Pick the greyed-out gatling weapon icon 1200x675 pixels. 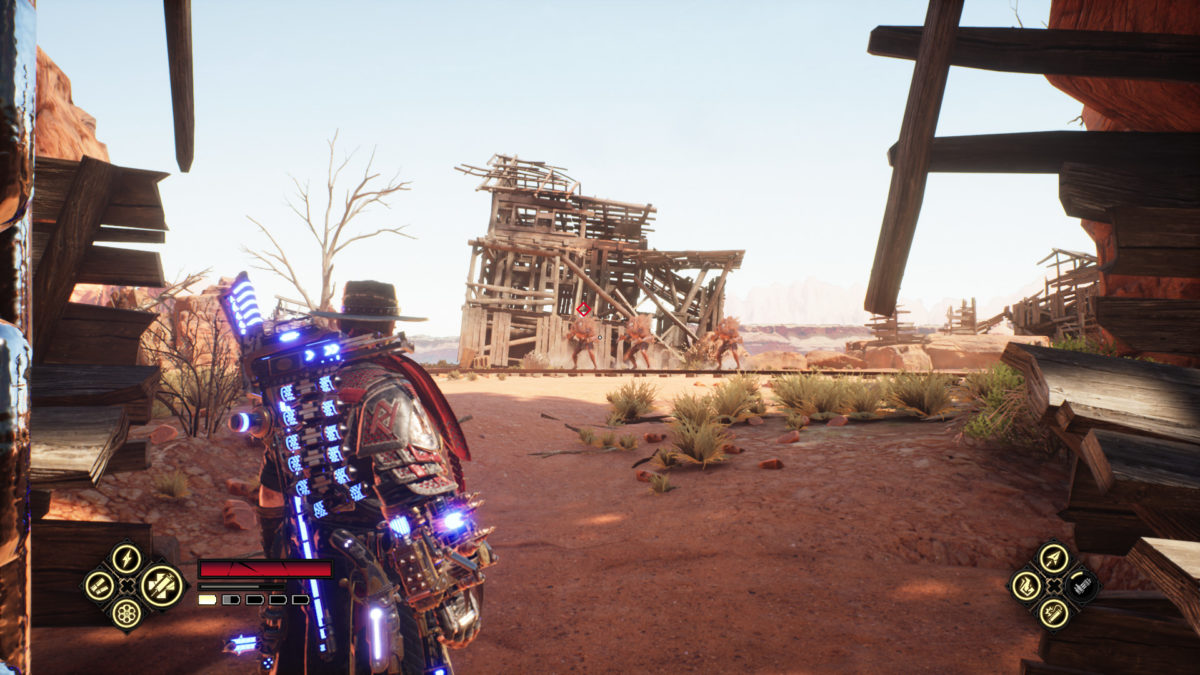click(1081, 586)
